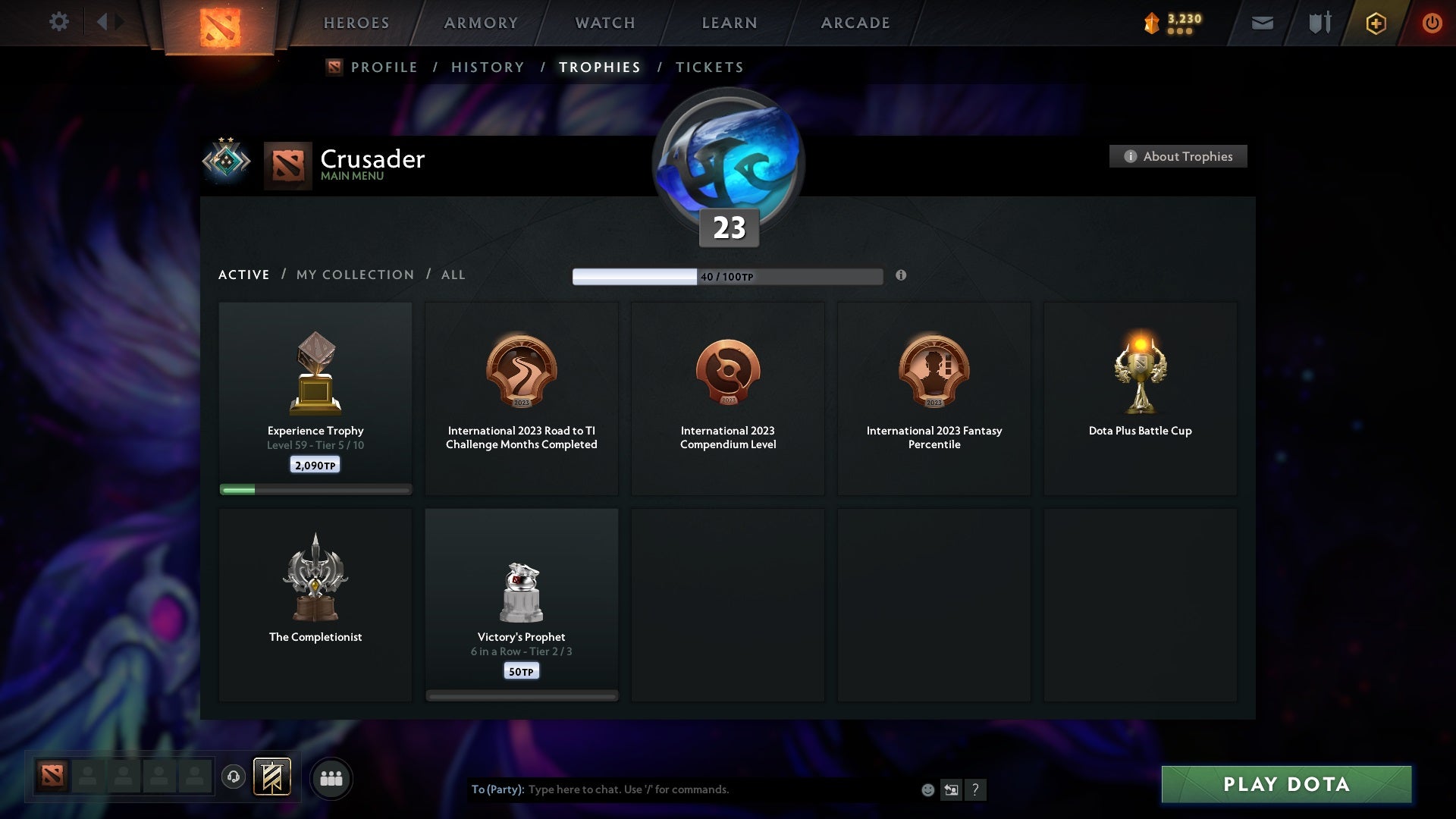Click the red power button icon
The width and height of the screenshot is (1456, 819).
1432,23
